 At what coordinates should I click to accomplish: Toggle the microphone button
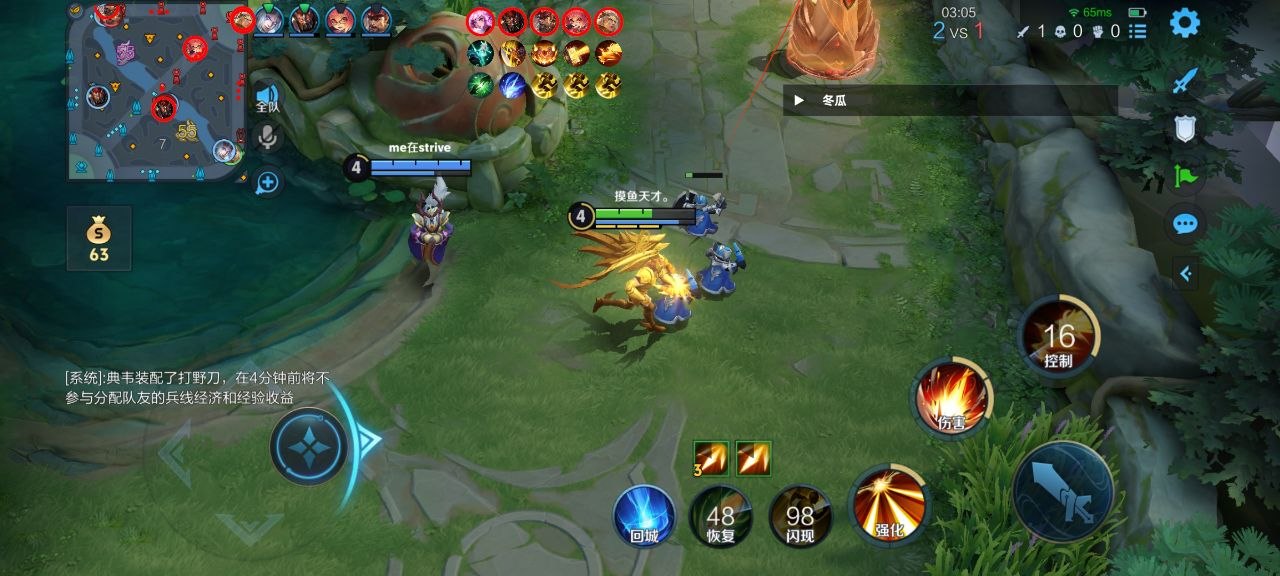click(x=267, y=138)
